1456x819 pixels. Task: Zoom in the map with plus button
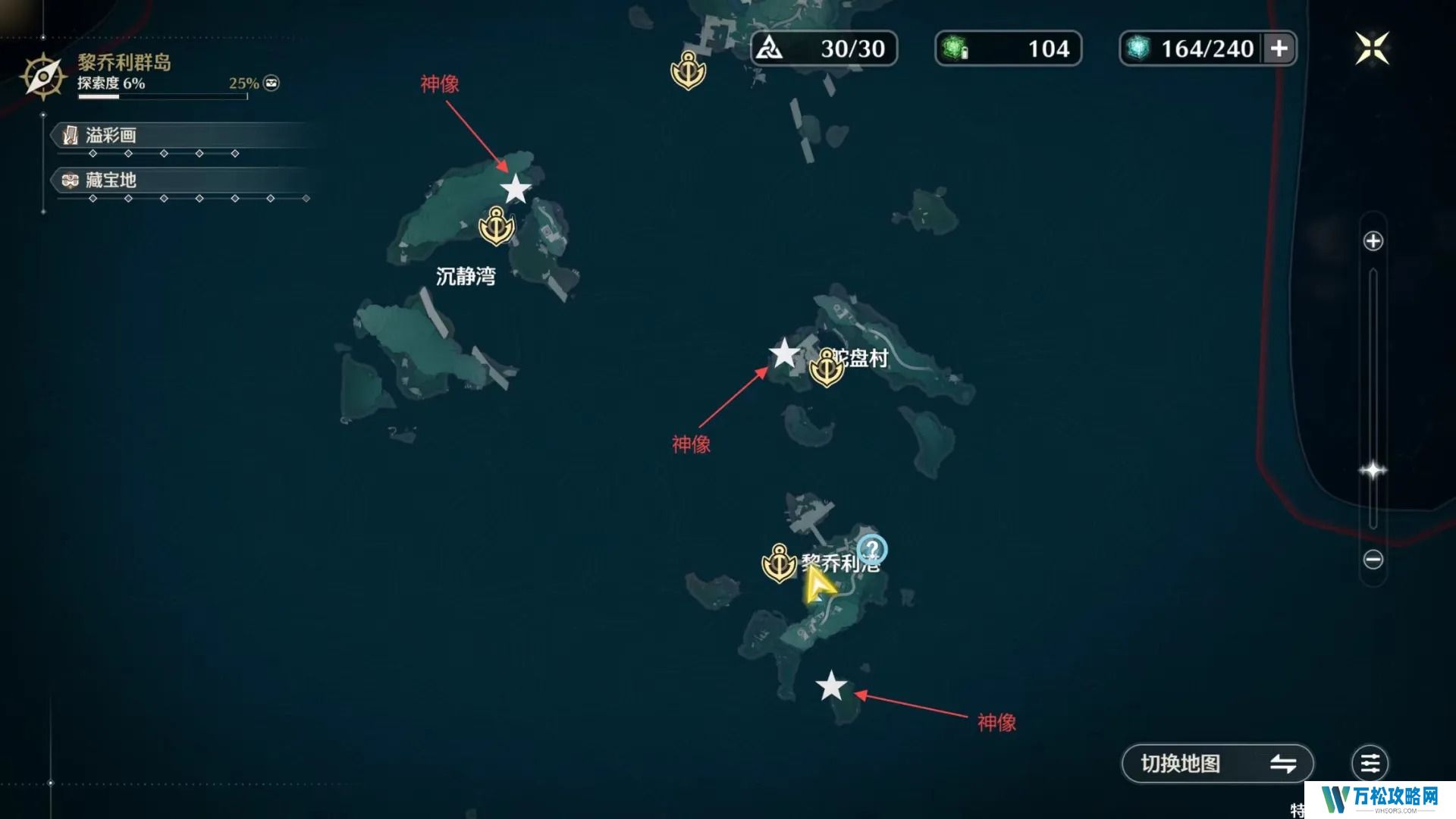click(1373, 241)
